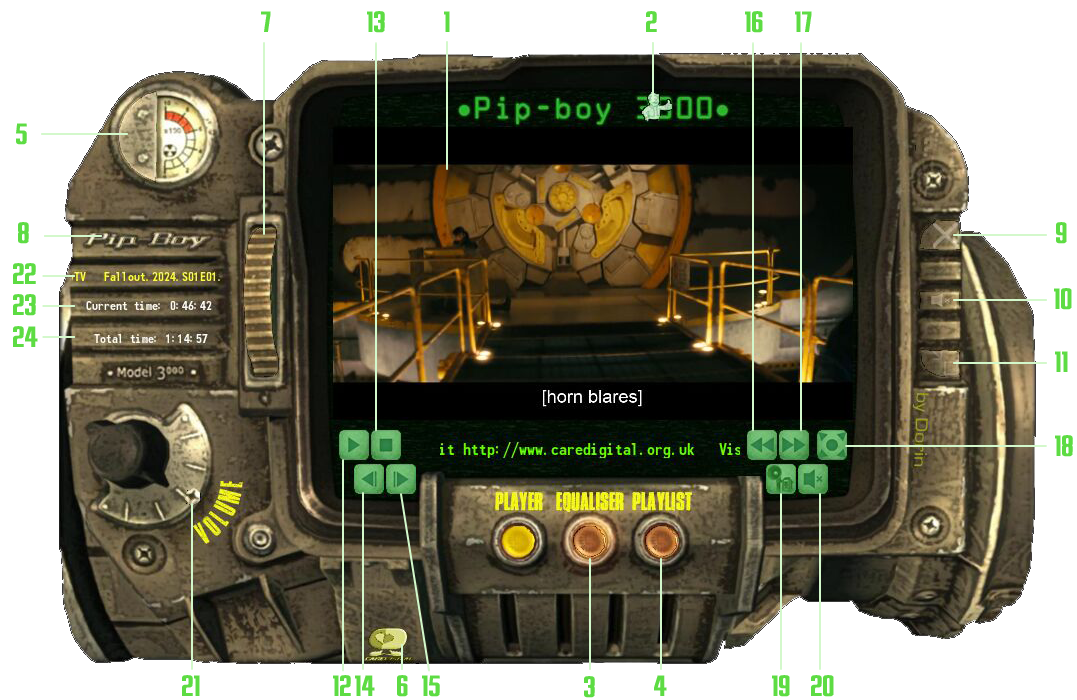
Task: Mute audio using the green speaker button
Action: tap(814, 480)
